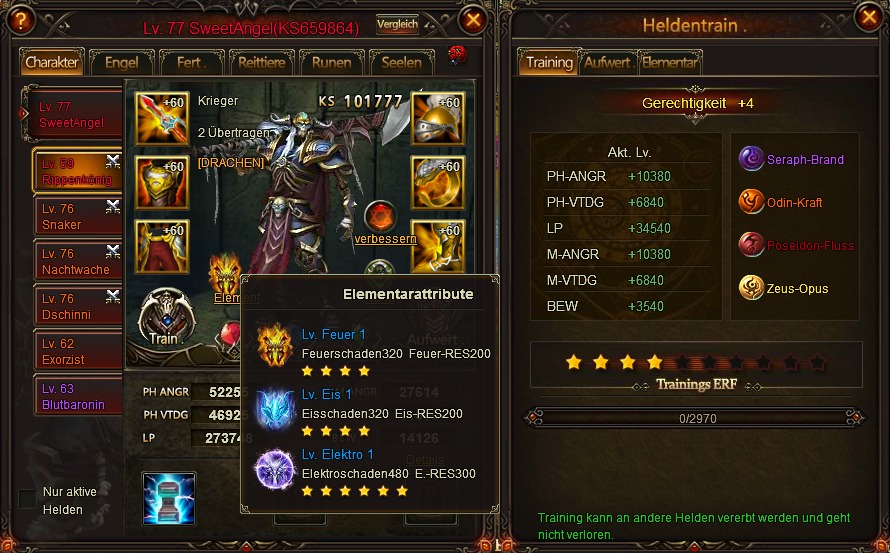Switch to the Engel tab
This screenshot has width=890, height=553.
[121, 62]
